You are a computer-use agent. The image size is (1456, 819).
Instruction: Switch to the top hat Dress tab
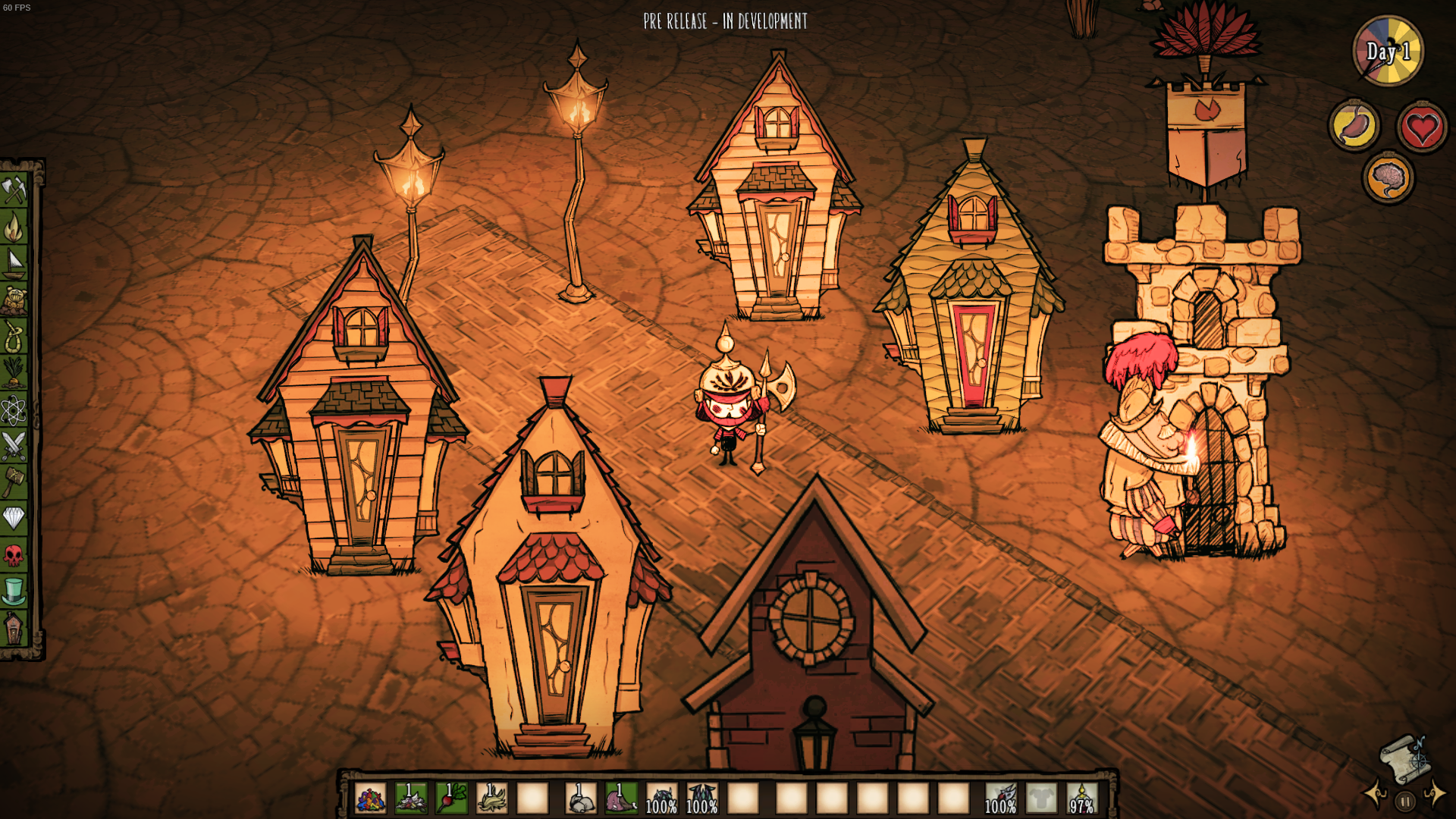[x=14, y=591]
